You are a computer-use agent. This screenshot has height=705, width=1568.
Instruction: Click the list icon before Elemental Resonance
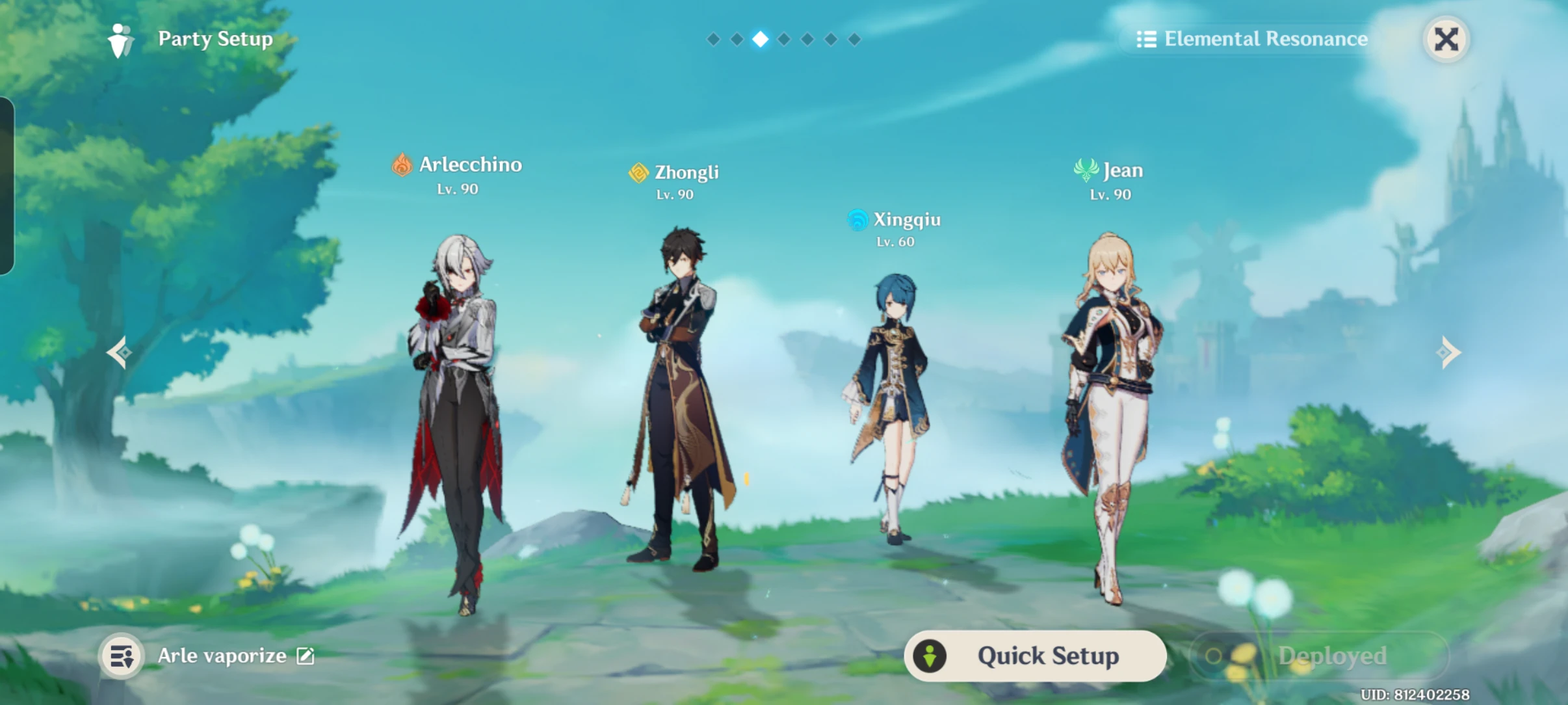(x=1147, y=39)
